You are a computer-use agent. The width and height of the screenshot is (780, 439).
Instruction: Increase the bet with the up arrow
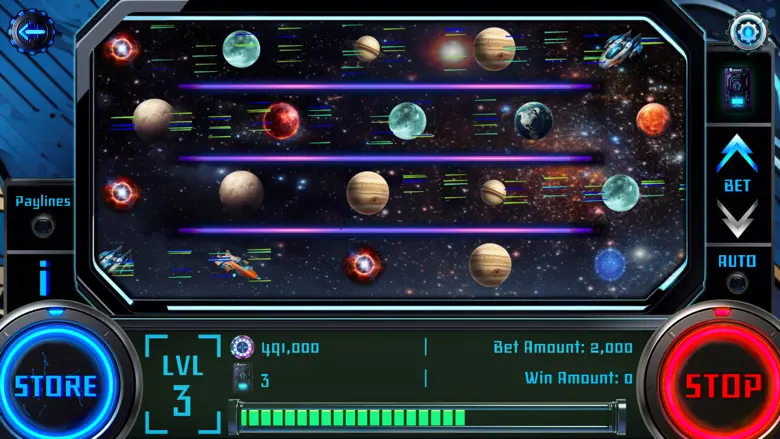click(x=738, y=154)
